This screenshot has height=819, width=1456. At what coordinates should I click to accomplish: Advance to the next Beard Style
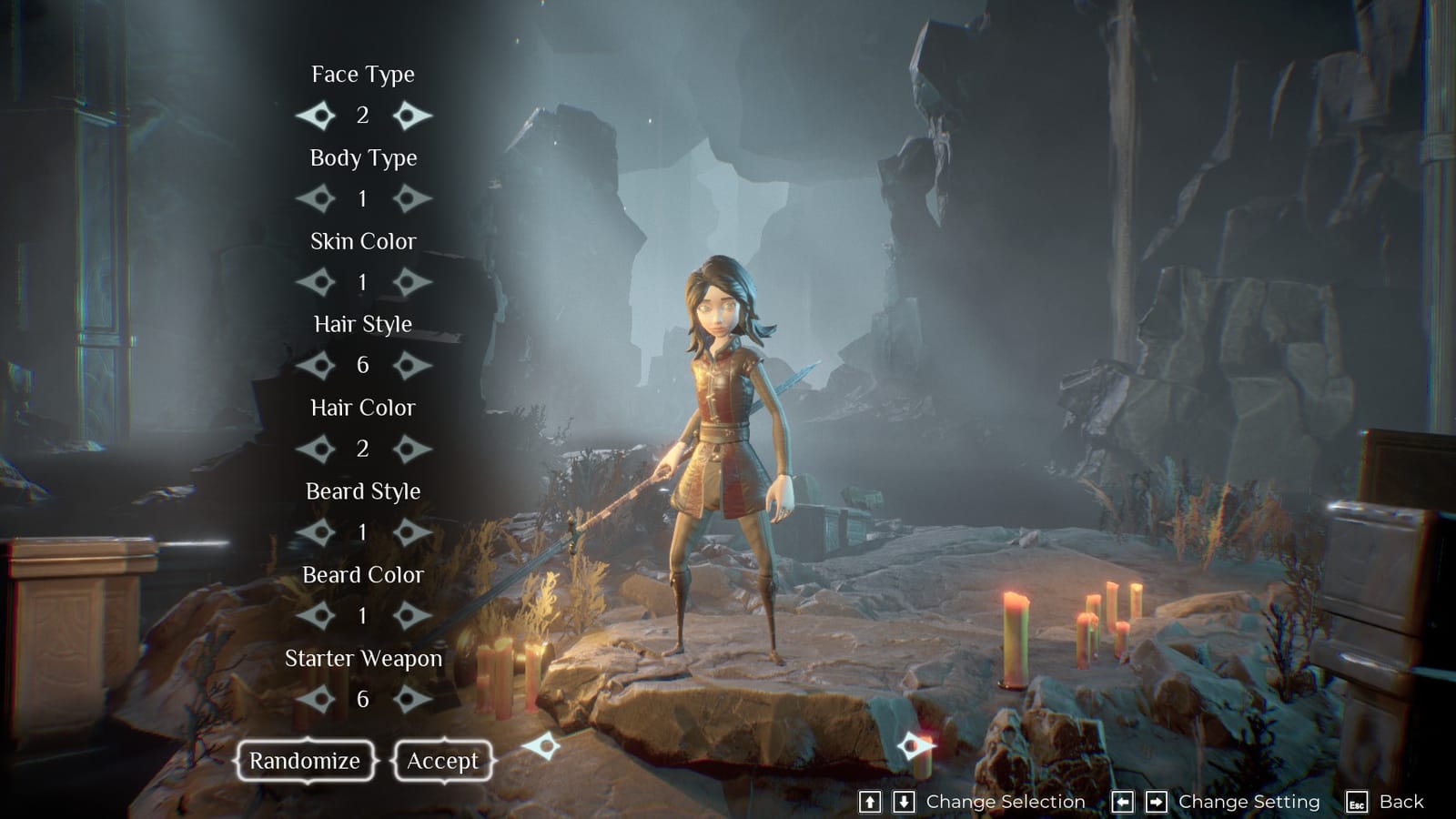(410, 532)
